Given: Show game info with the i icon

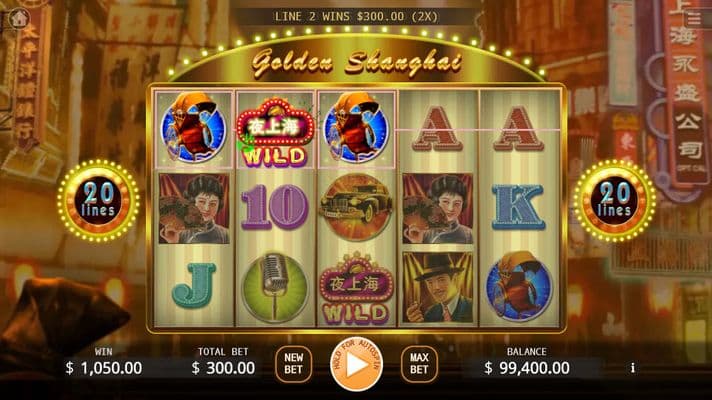Looking at the screenshot, I should pyautogui.click(x=632, y=368).
